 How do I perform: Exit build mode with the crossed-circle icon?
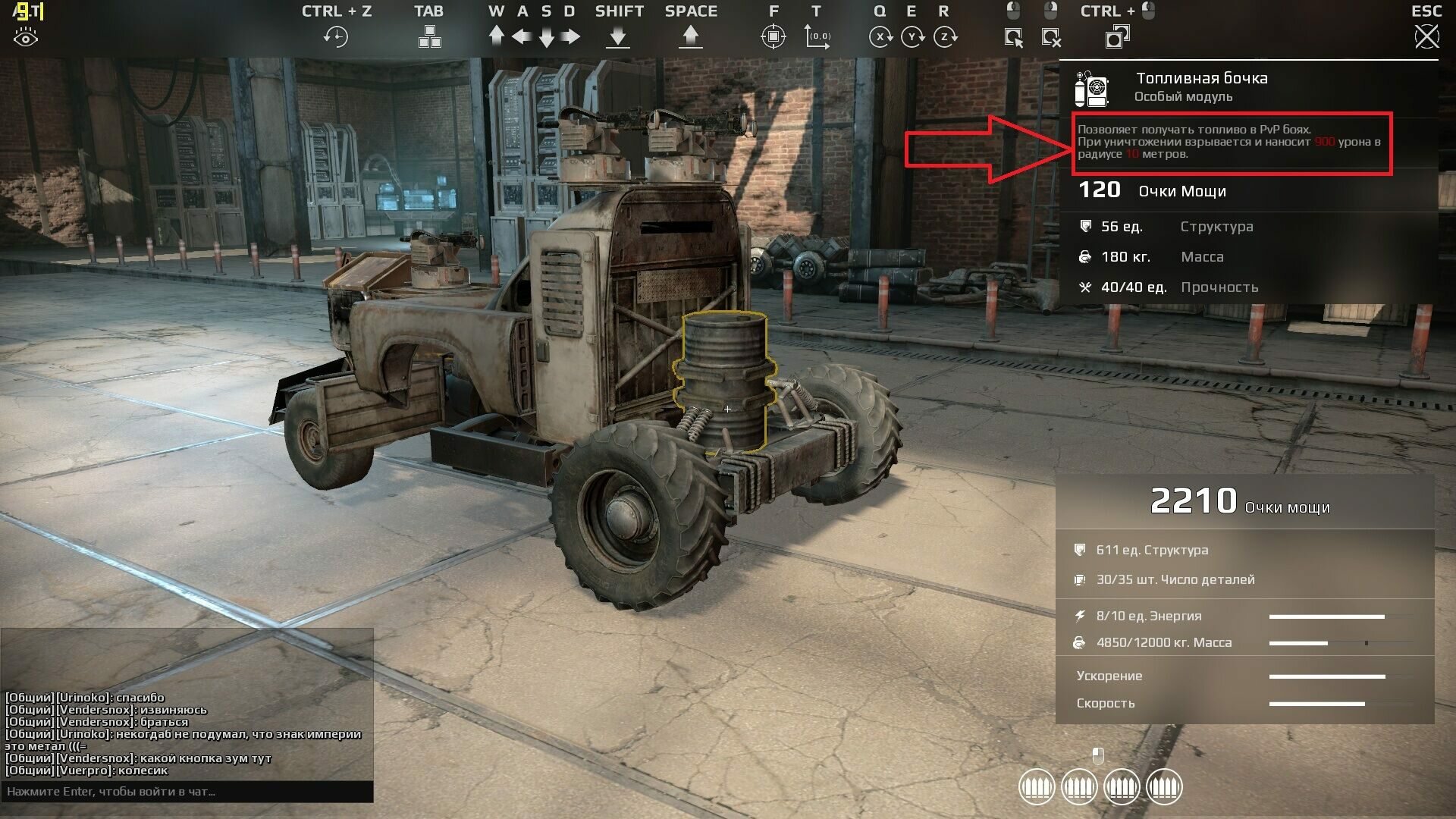point(1426,36)
